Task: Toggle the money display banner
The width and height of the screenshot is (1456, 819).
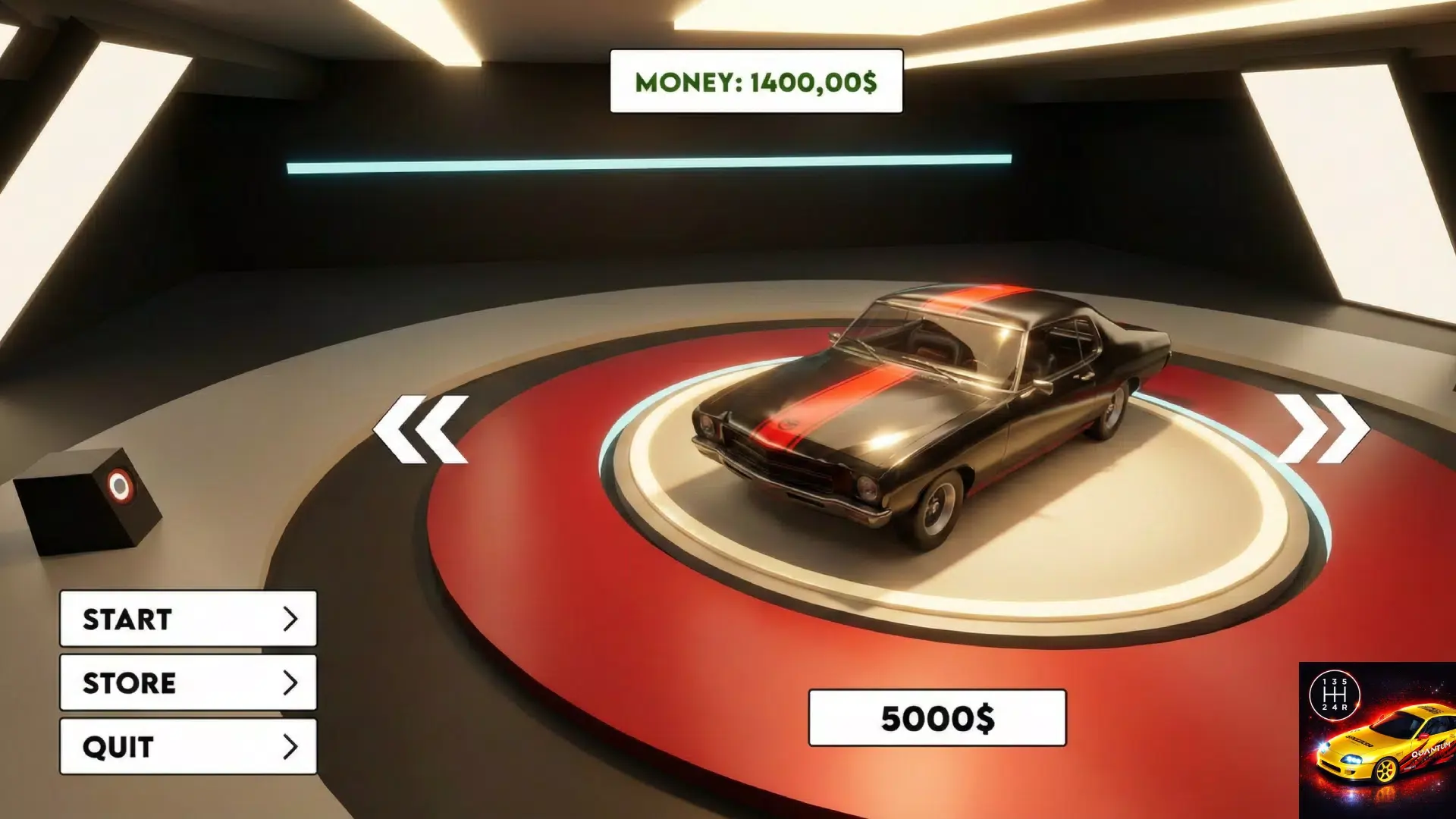Action: tap(755, 80)
